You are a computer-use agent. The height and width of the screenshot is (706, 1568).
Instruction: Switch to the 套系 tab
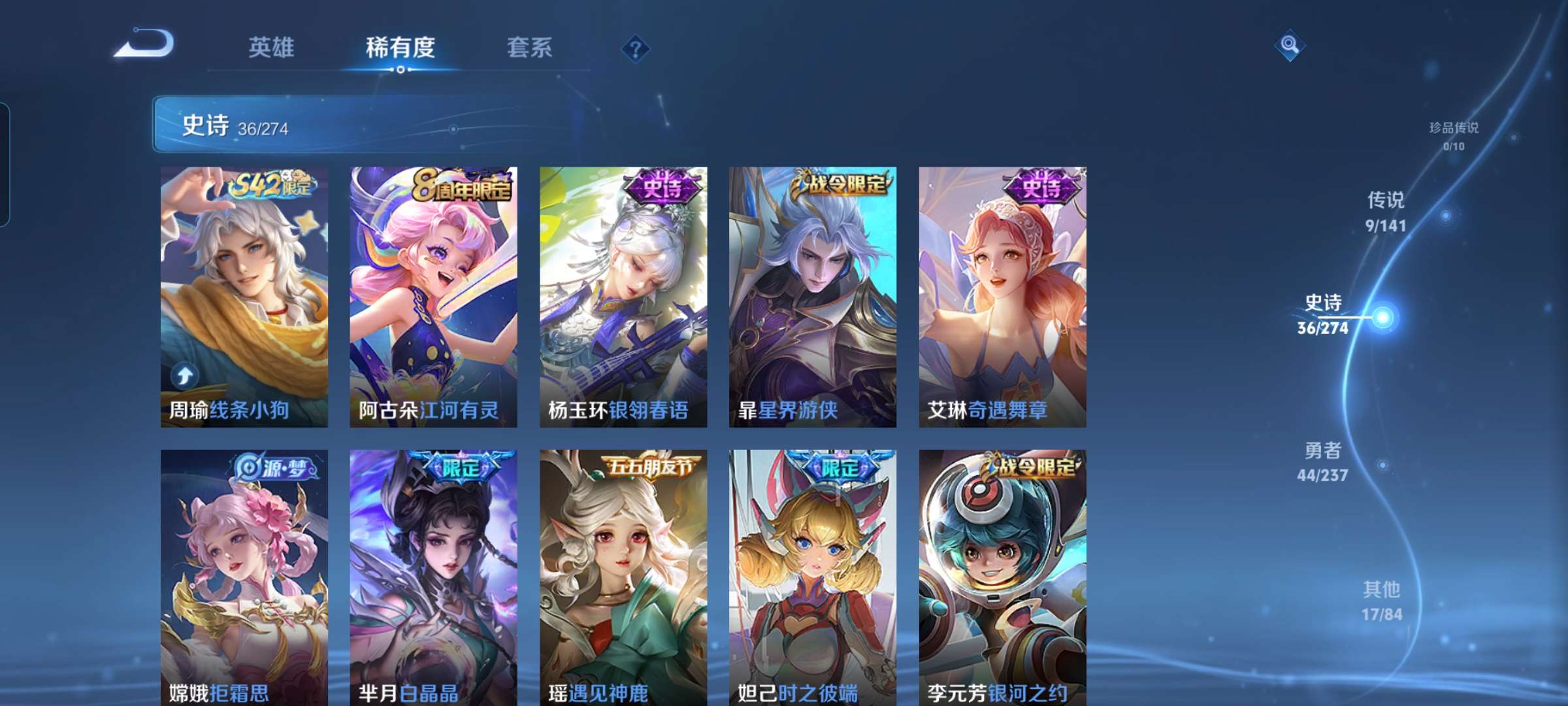[x=529, y=47]
